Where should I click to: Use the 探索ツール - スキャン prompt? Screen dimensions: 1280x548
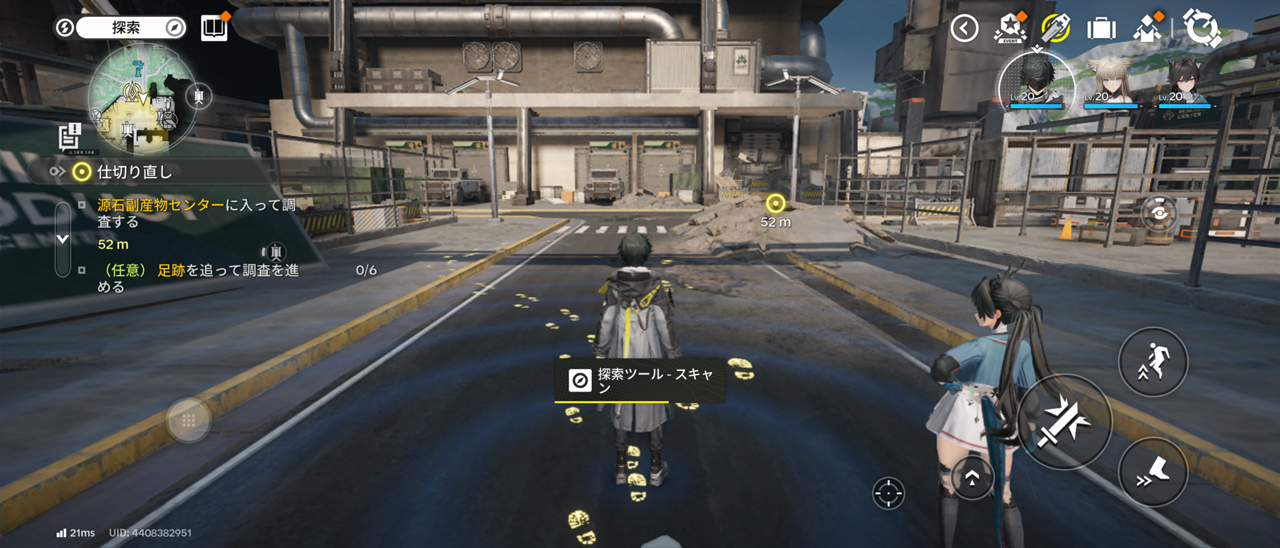(x=640, y=381)
